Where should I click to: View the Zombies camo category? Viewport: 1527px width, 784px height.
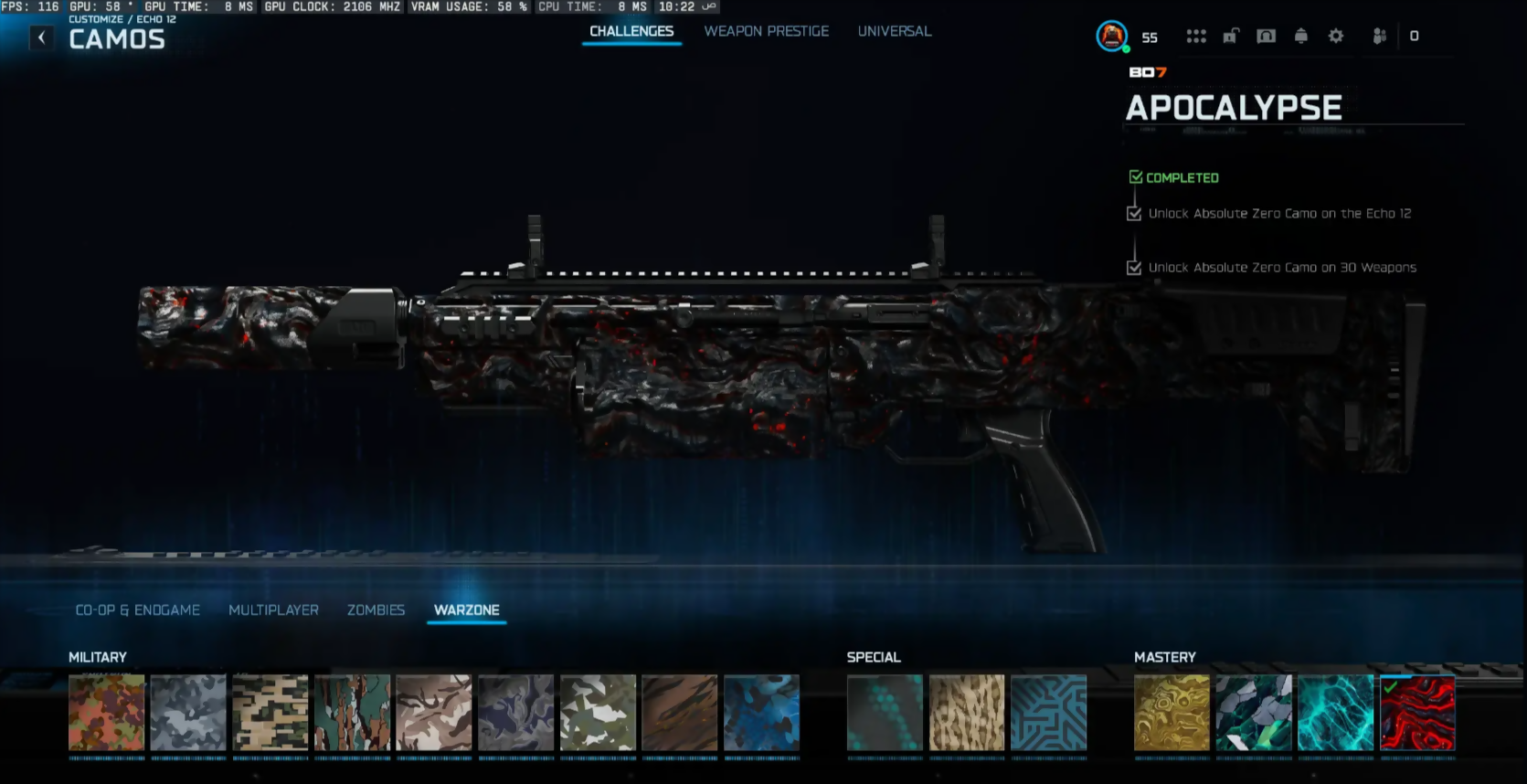coord(376,610)
